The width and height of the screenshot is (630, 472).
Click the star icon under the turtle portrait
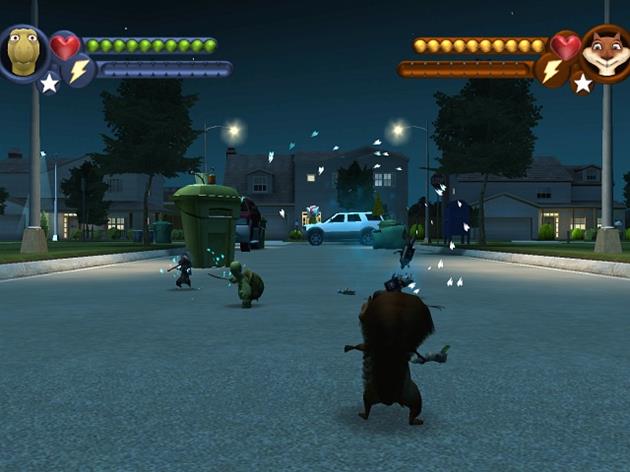[x=49, y=83]
